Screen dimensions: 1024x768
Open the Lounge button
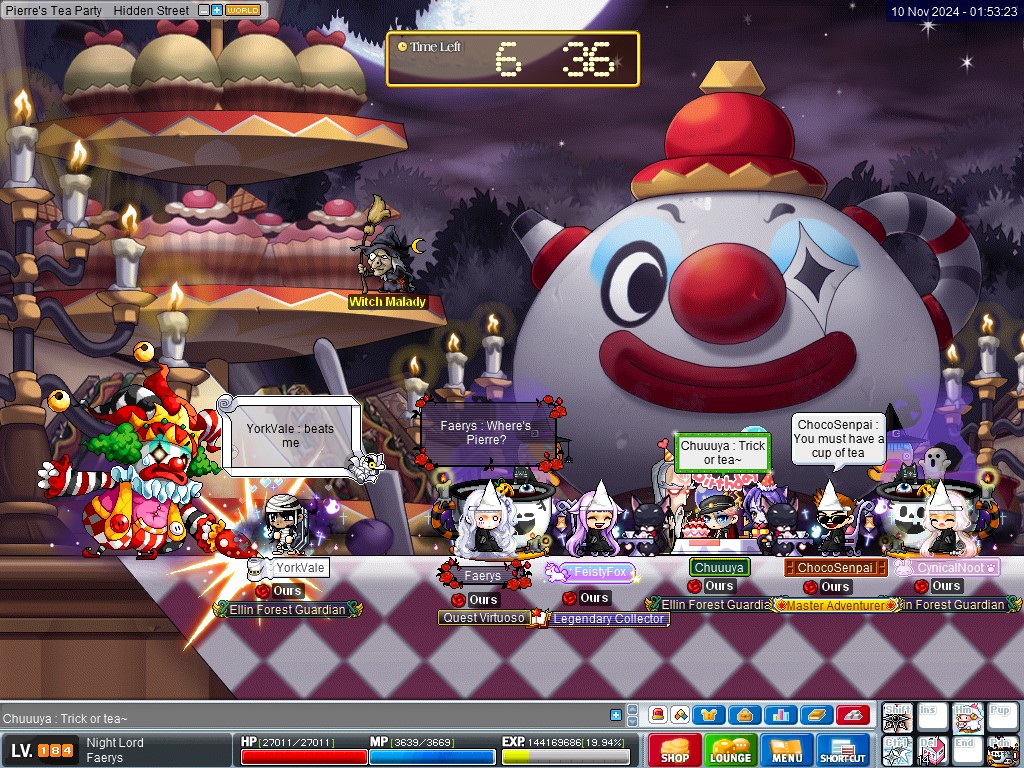tap(730, 750)
